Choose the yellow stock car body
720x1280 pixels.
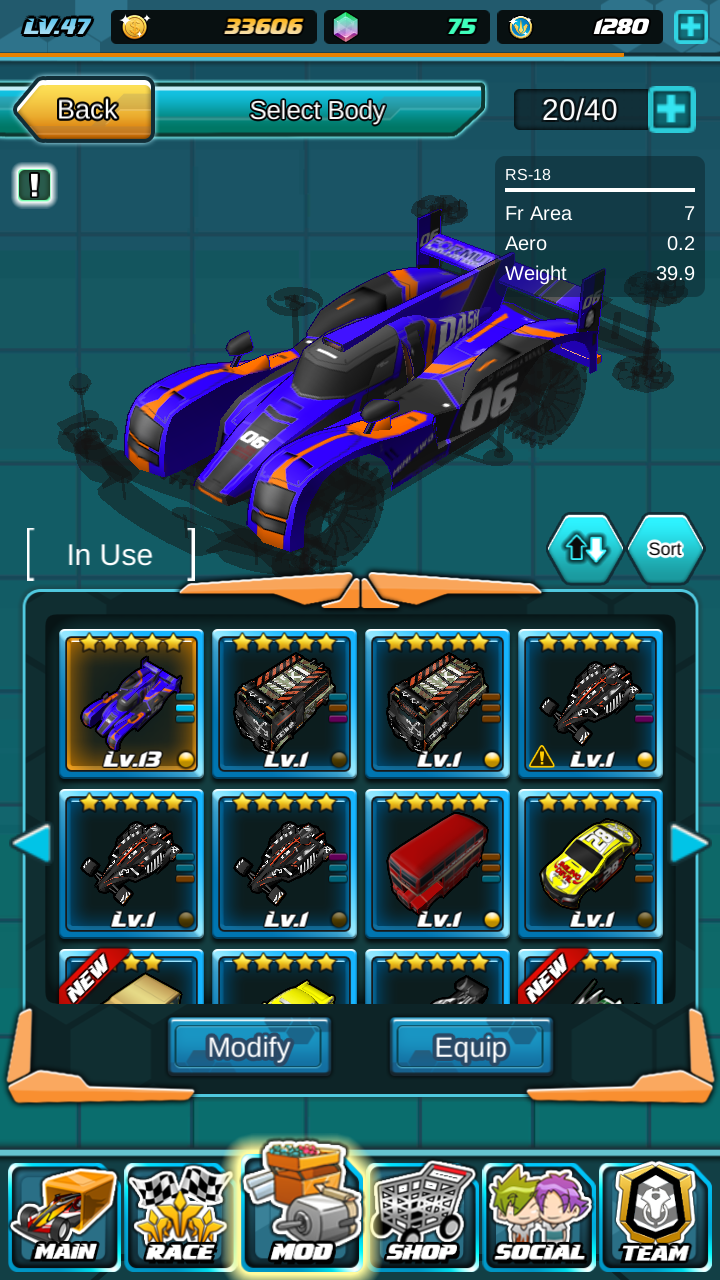click(x=590, y=864)
